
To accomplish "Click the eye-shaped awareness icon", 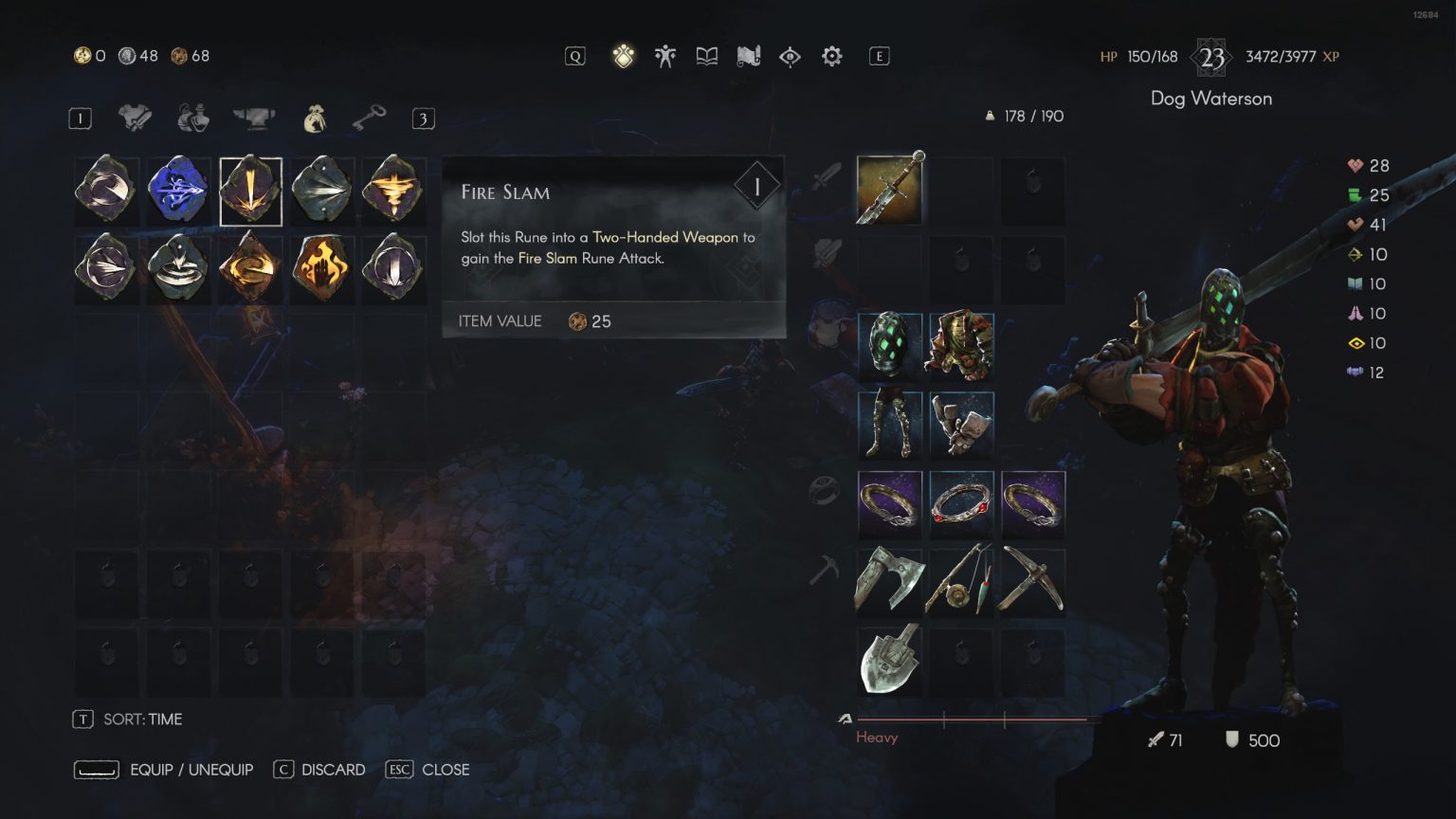I will click(790, 56).
